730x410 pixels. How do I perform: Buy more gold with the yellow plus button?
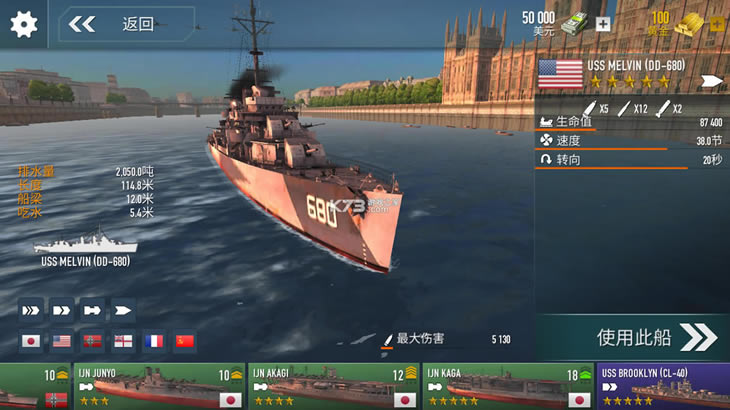click(717, 24)
